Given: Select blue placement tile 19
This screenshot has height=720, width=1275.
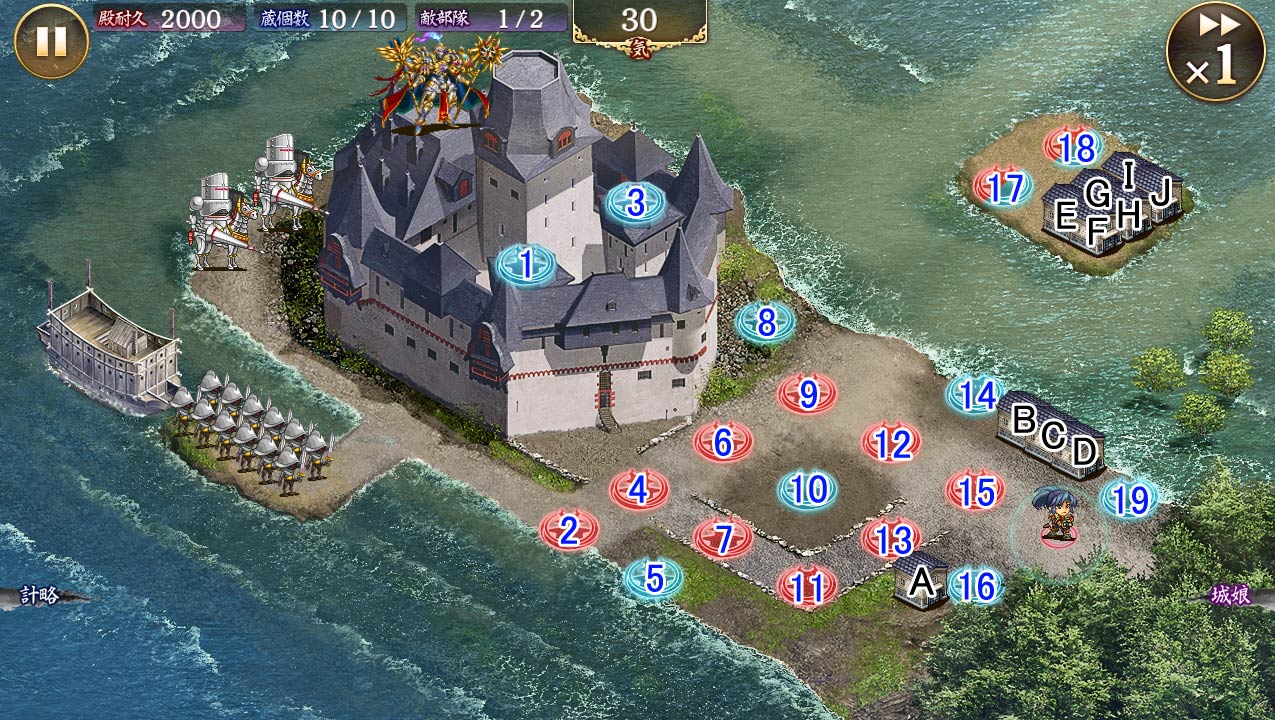Looking at the screenshot, I should pos(1130,499).
